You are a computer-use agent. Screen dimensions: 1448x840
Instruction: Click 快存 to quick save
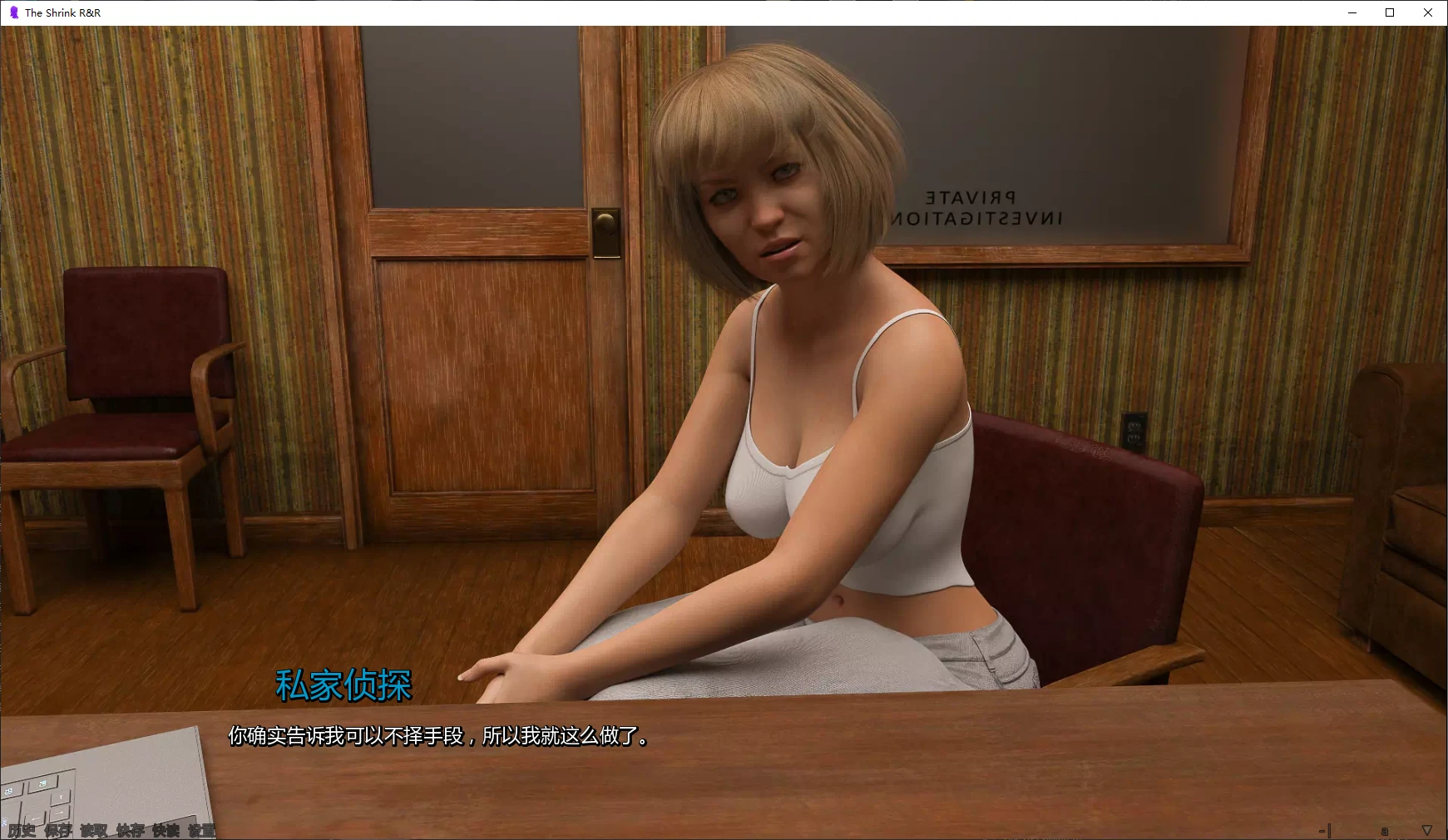130,830
